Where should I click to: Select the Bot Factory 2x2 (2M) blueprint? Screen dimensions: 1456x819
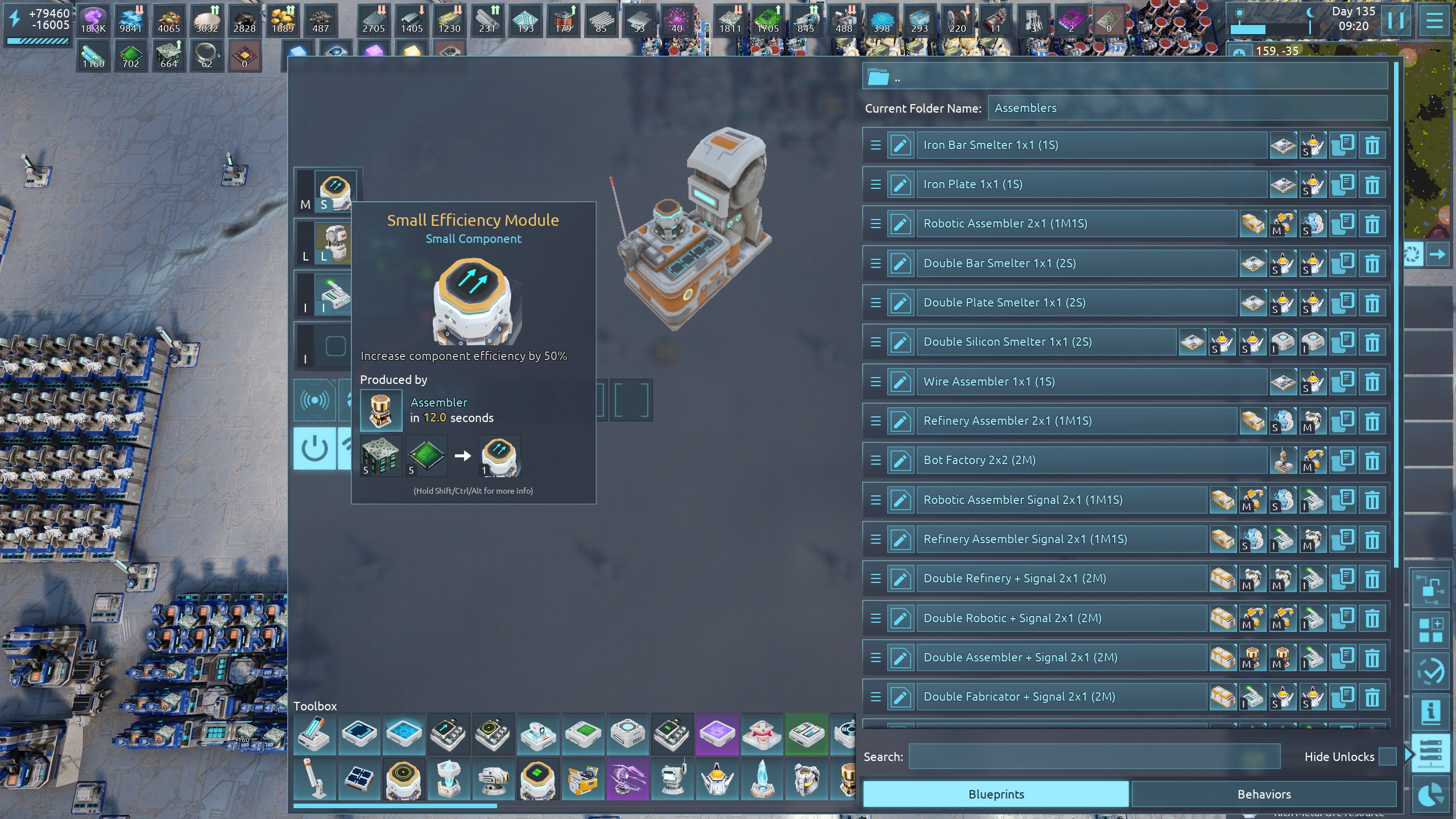[x=1091, y=460]
